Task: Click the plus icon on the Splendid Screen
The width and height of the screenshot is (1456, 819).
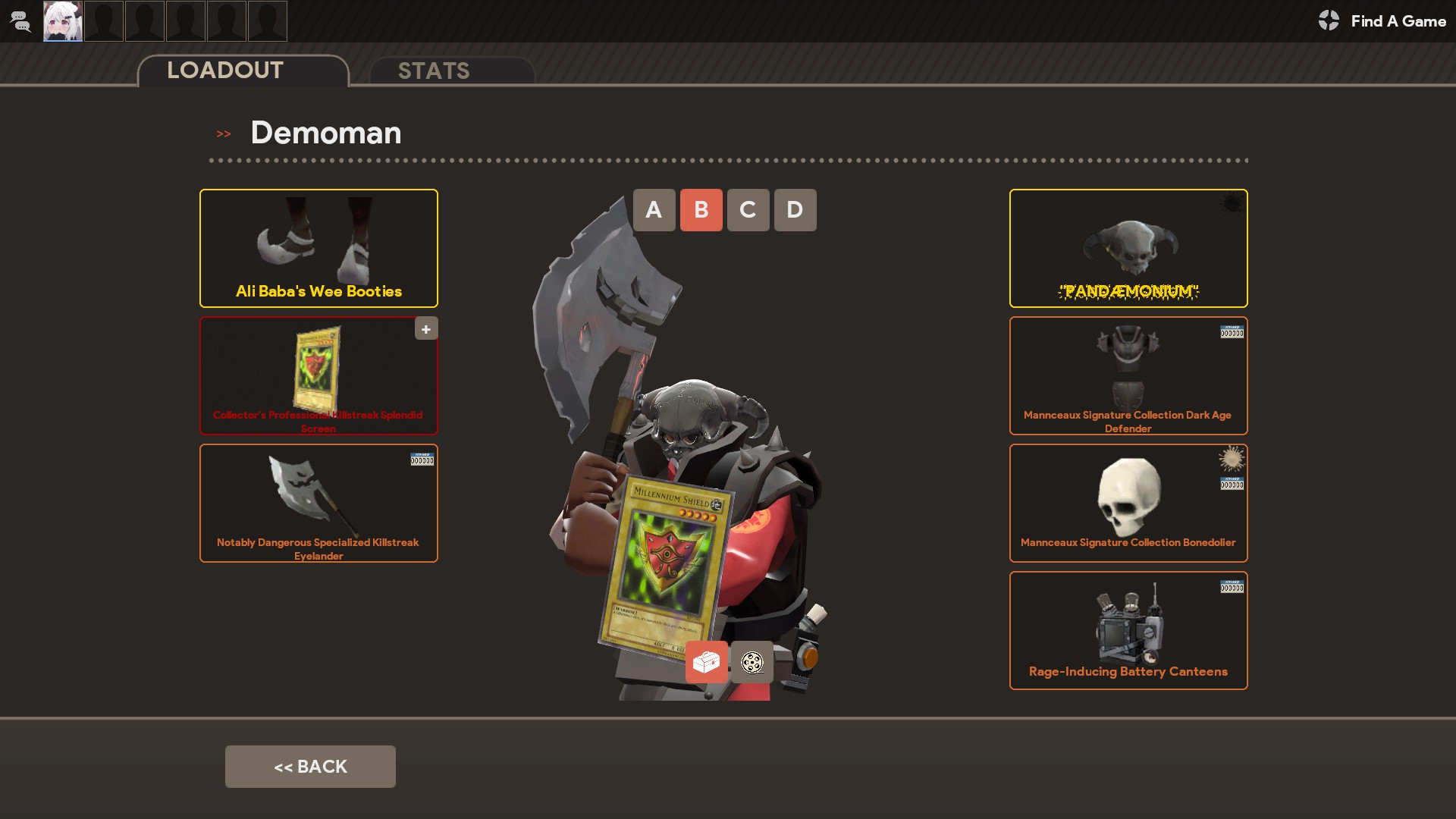Action: click(x=425, y=328)
